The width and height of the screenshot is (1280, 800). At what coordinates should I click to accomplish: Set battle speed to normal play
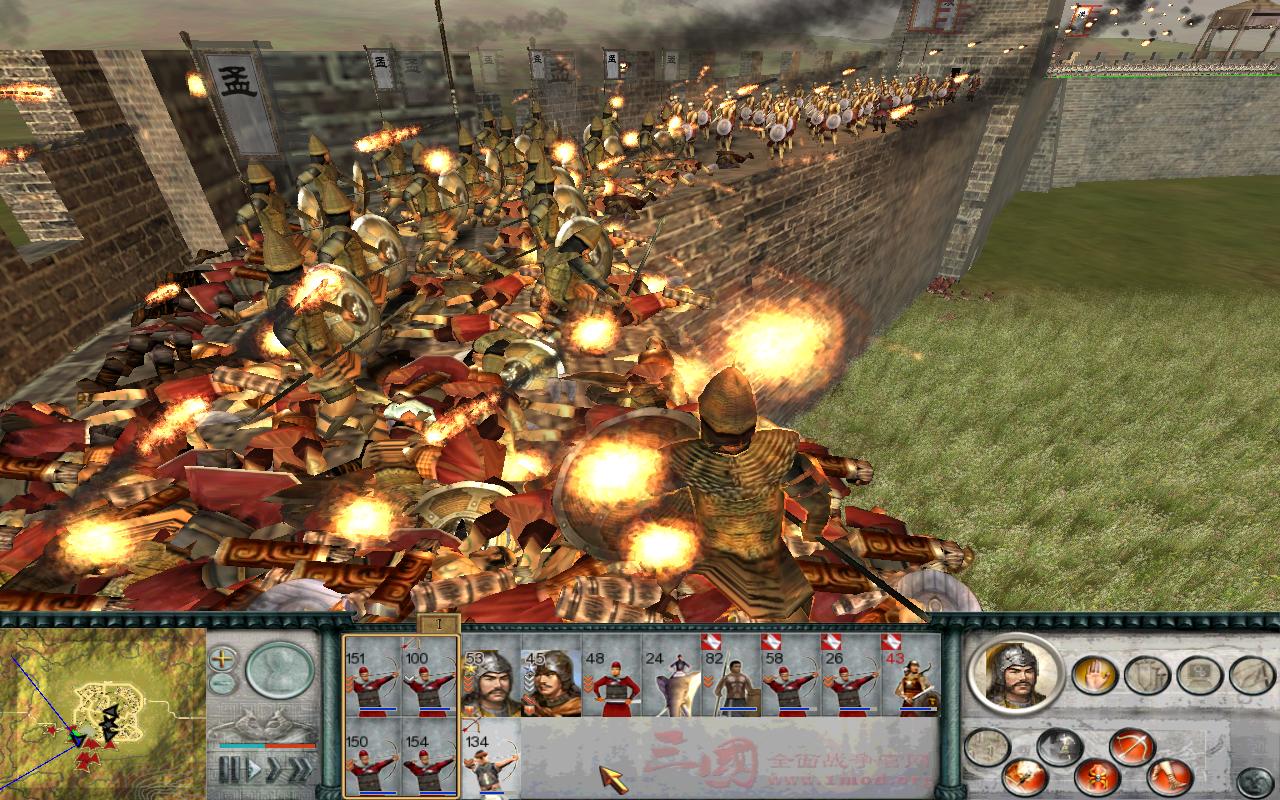(252, 770)
